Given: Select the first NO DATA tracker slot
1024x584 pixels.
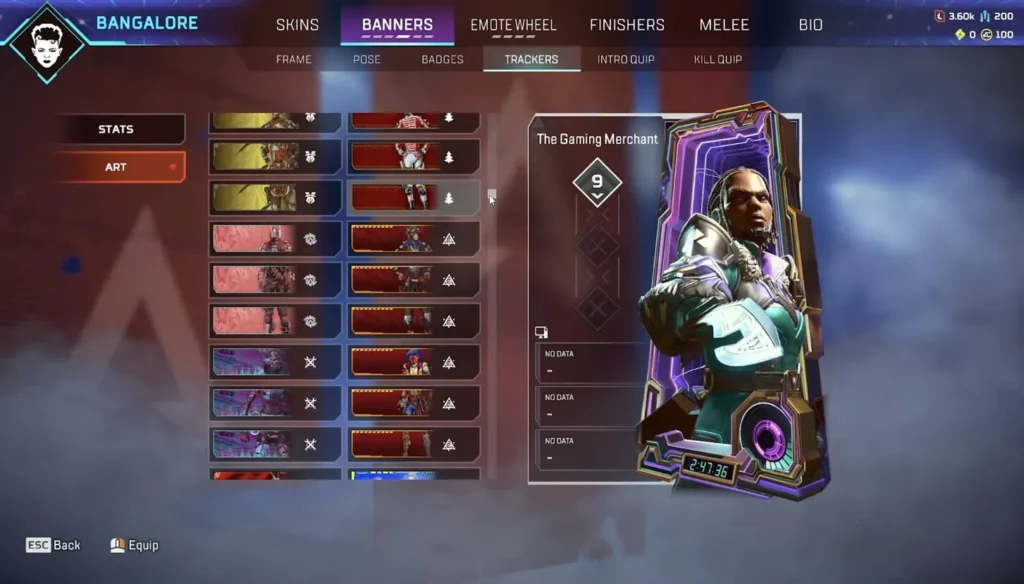Looking at the screenshot, I should click(x=588, y=363).
